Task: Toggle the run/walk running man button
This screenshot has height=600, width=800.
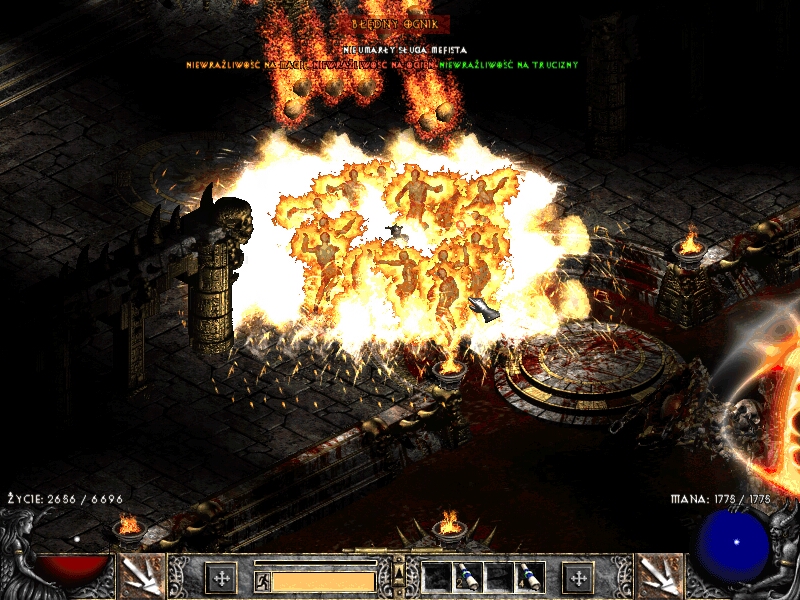Action: pyautogui.click(x=262, y=580)
